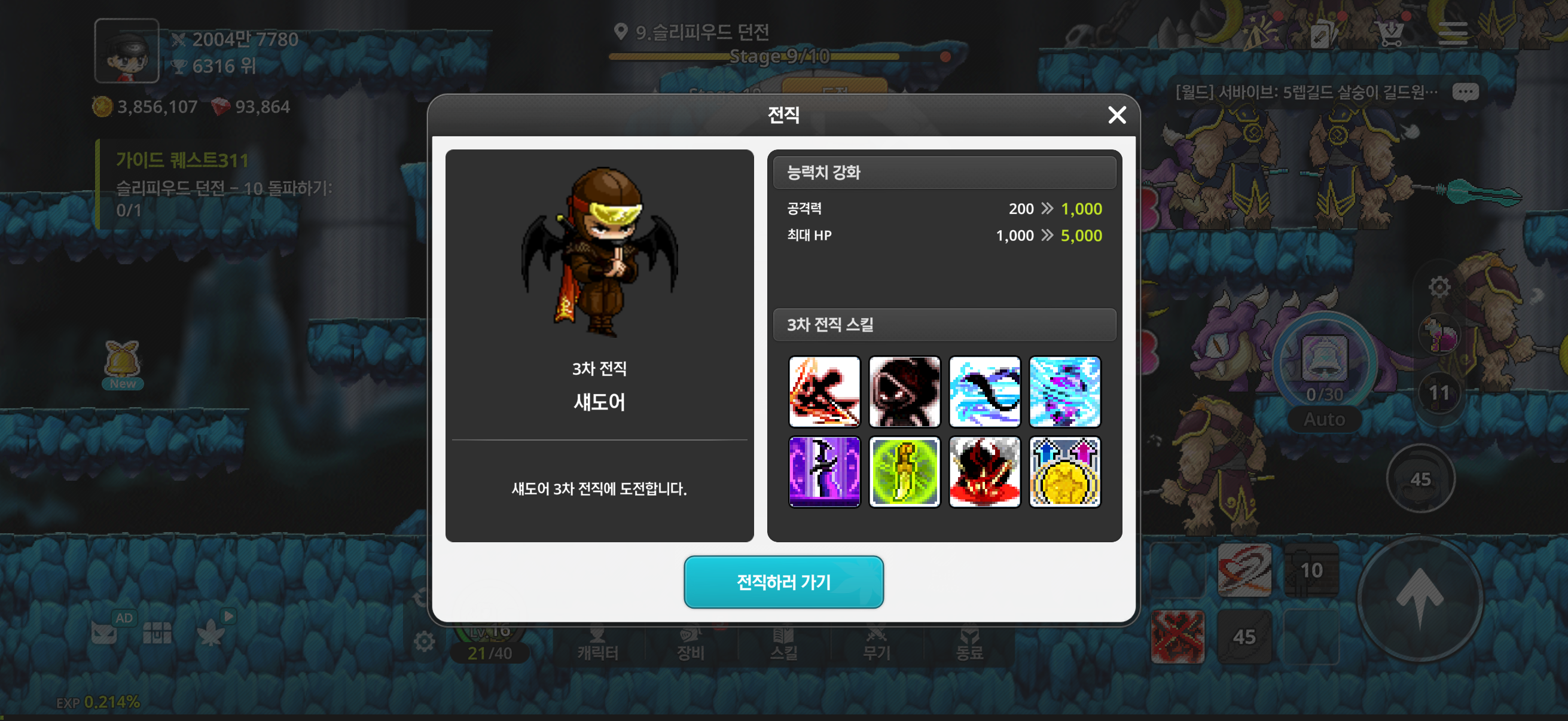Image resolution: width=1568 pixels, height=721 pixels.
Task: Select the hooded reaper skill icon
Action: 905,392
